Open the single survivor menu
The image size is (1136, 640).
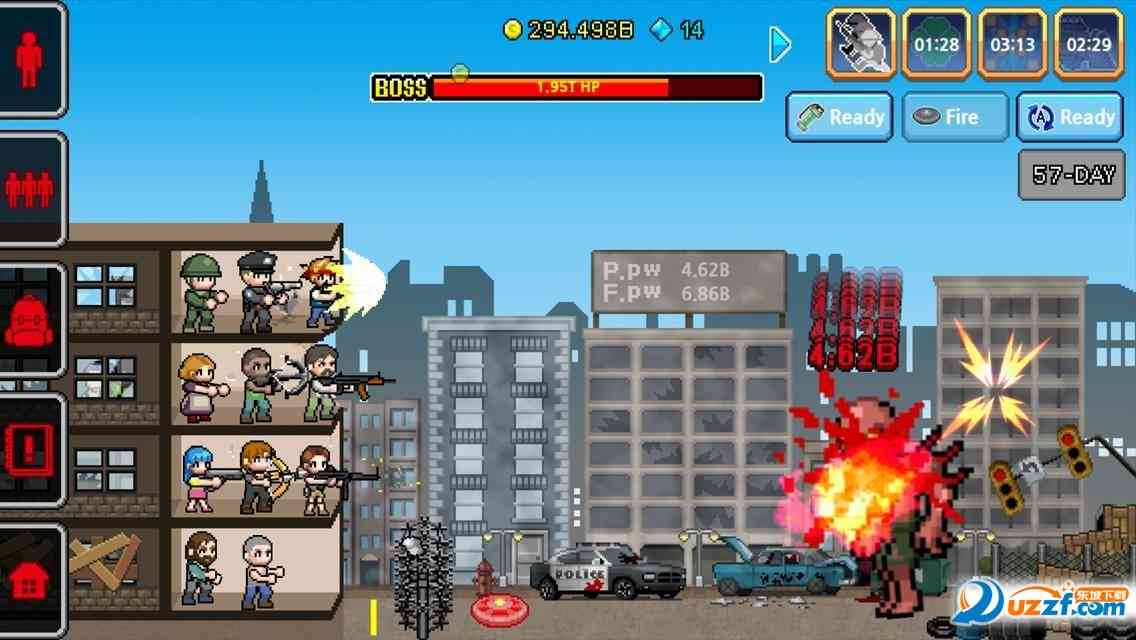click(29, 60)
